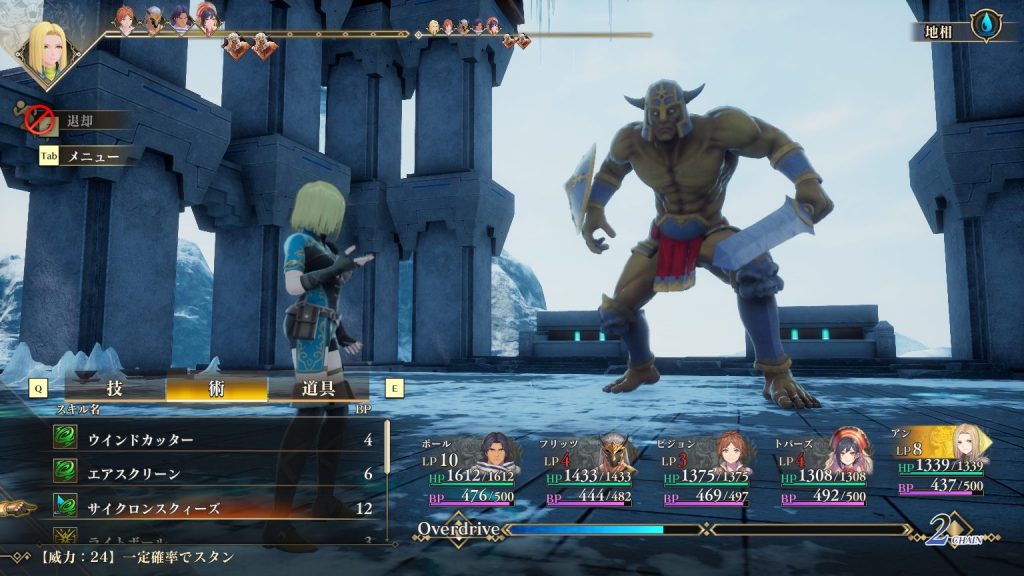The height and width of the screenshot is (576, 1024).
Task: Pick アン's highlighted party panel
Action: pyautogui.click(x=941, y=462)
